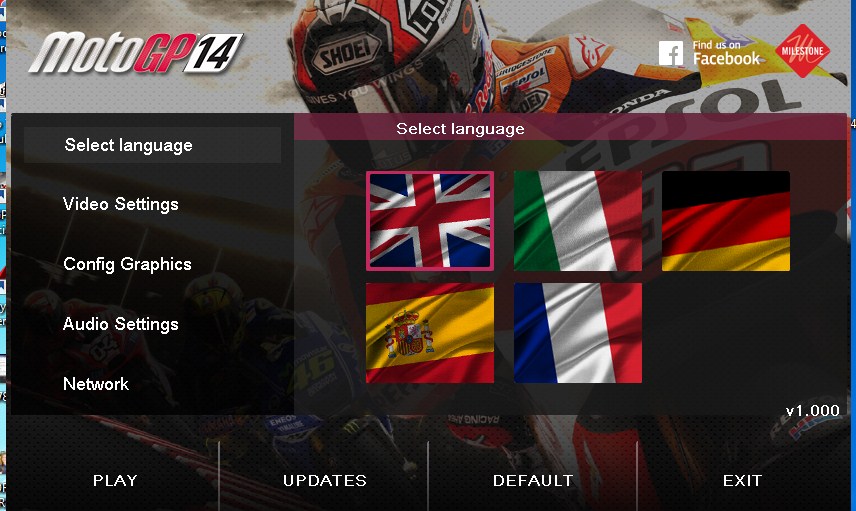Choose the French flag language
The height and width of the screenshot is (511, 856).
click(x=578, y=333)
